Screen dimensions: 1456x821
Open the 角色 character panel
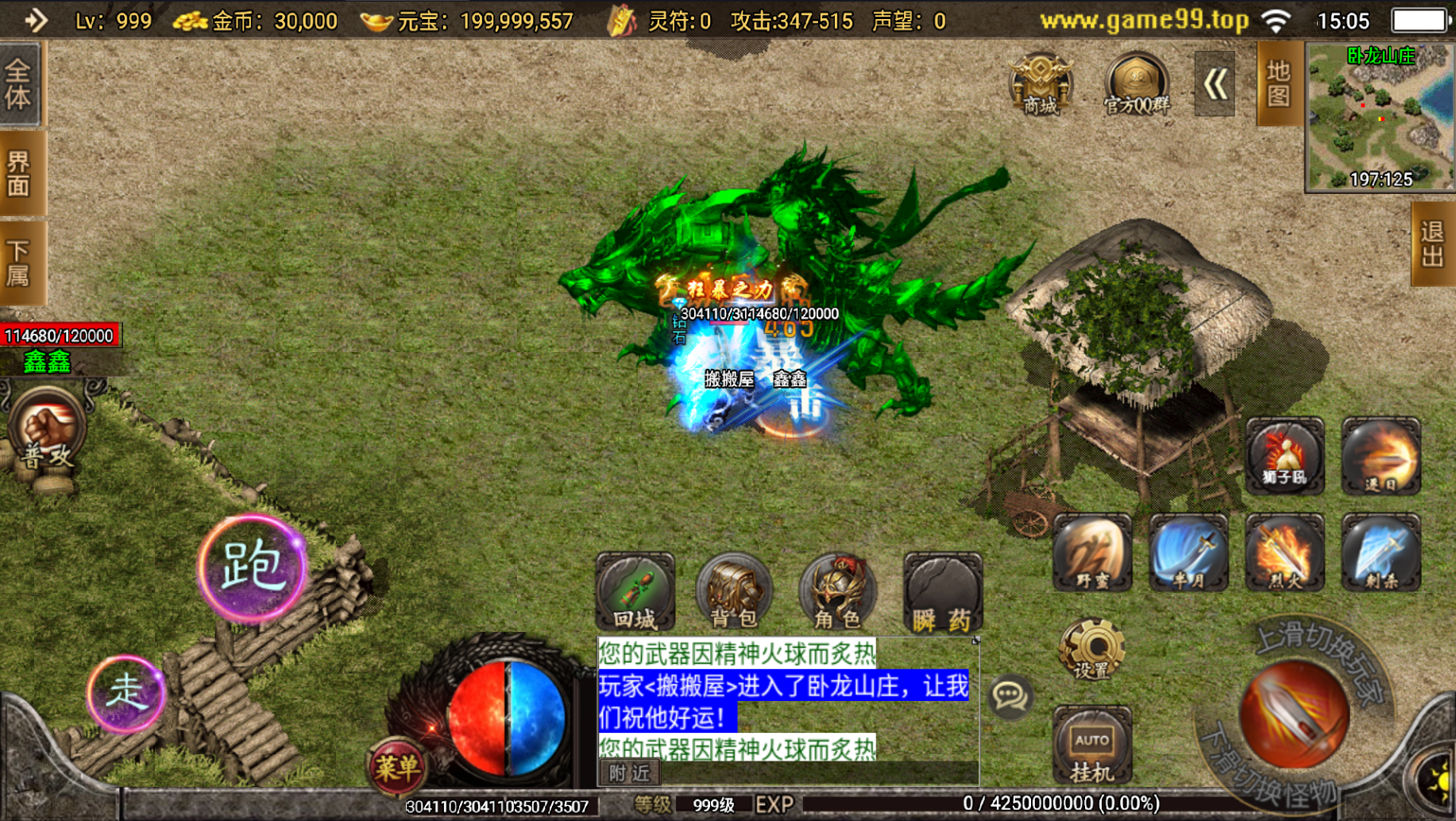tap(837, 593)
